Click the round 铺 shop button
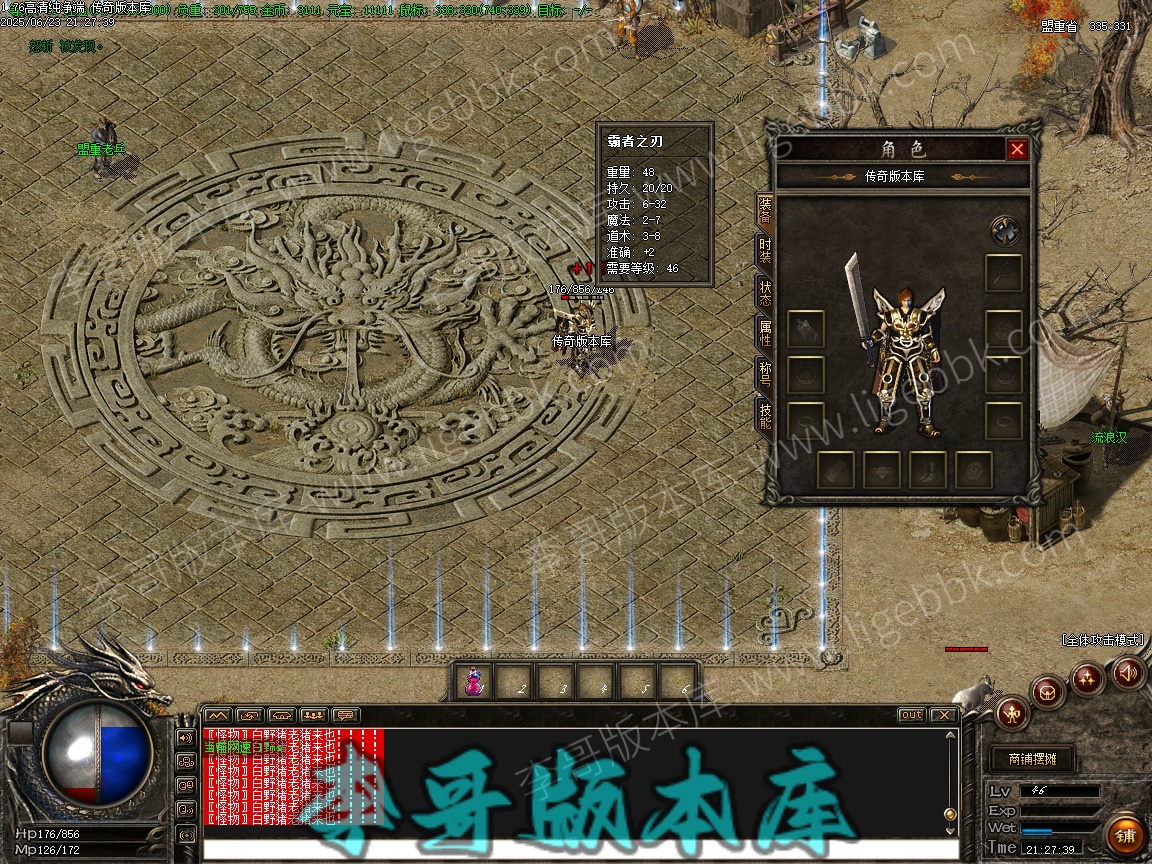 [x=1126, y=833]
